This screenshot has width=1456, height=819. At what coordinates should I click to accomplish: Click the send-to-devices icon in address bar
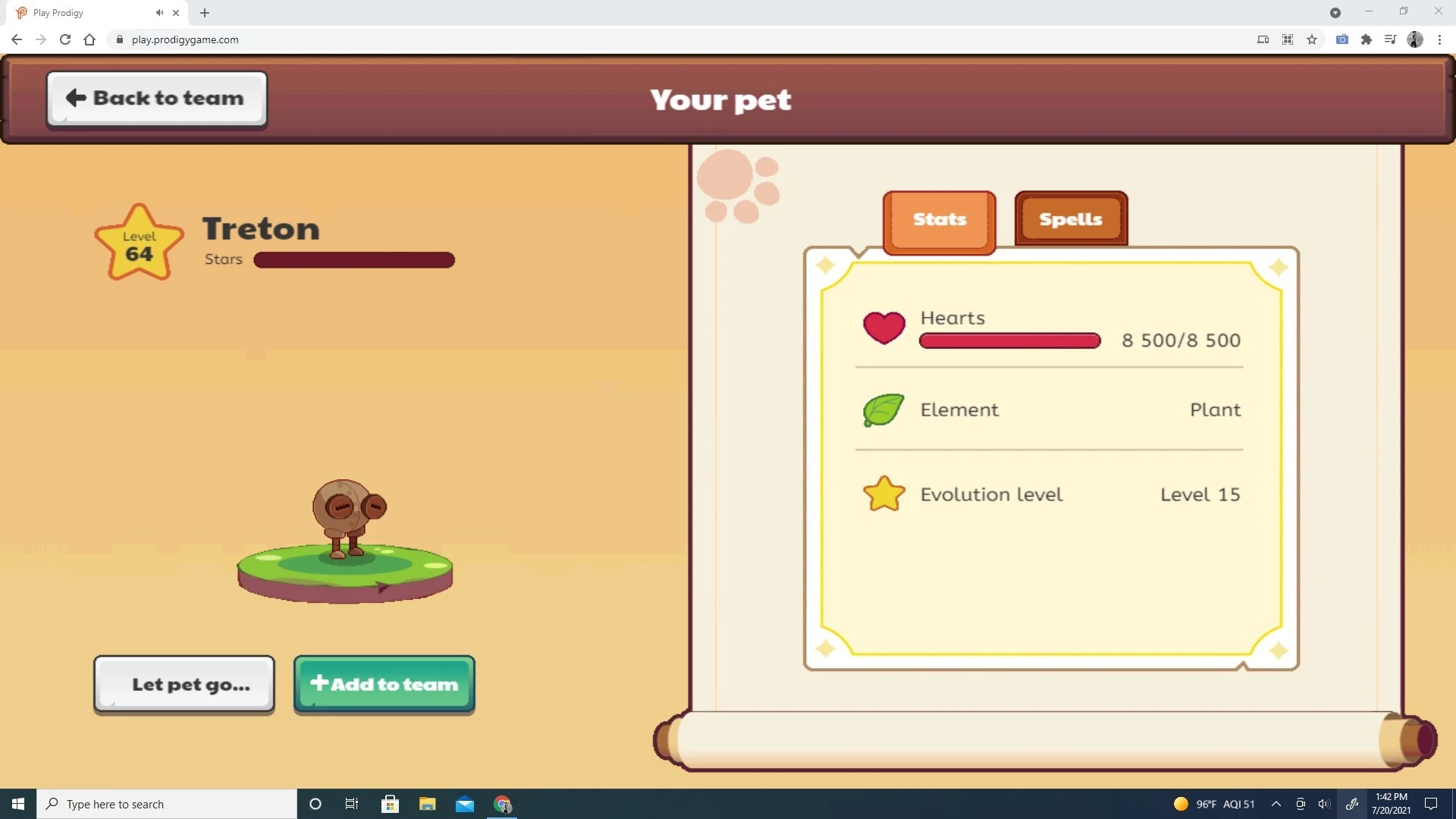coord(1263,39)
